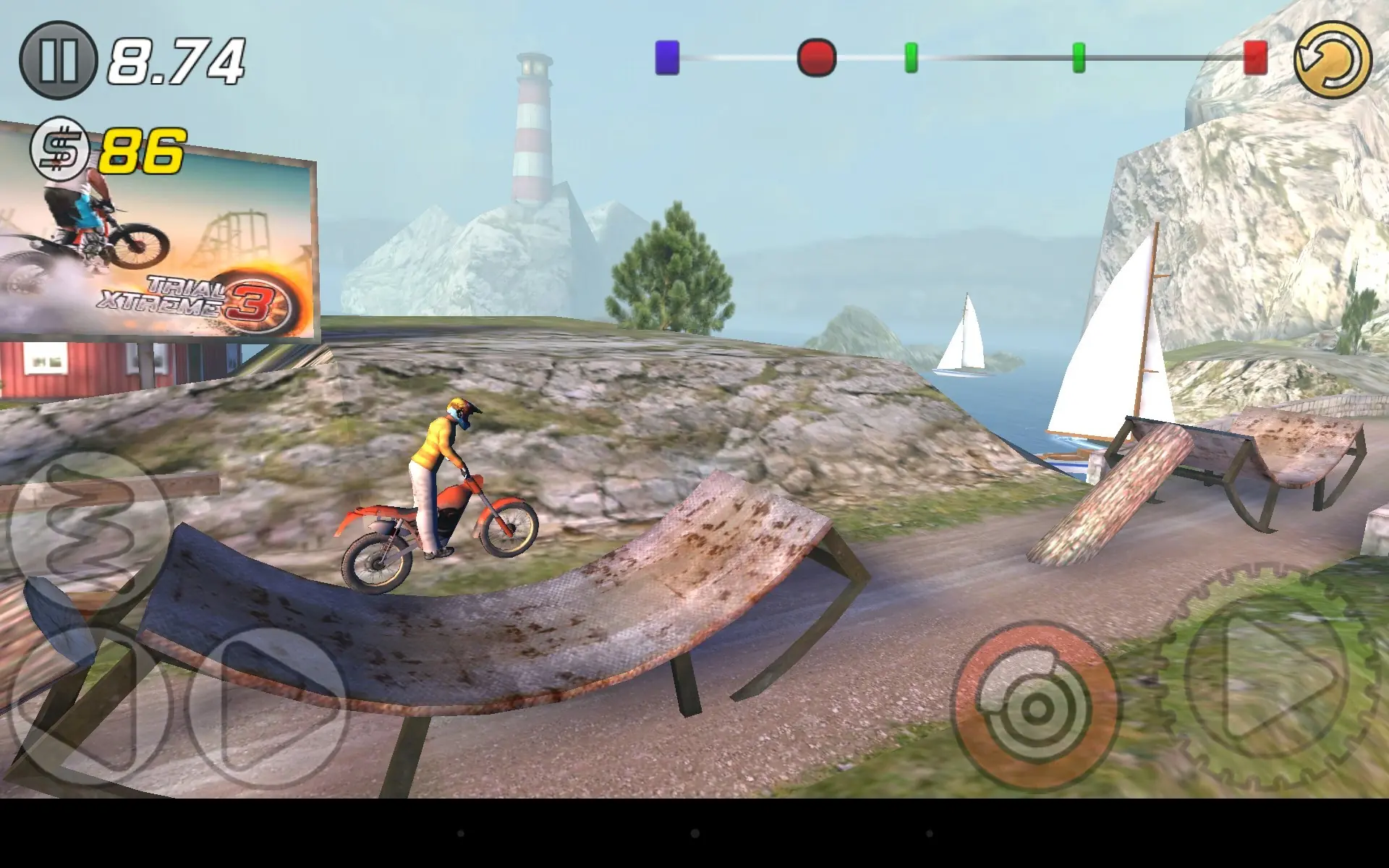Image resolution: width=1389 pixels, height=868 pixels.
Task: Lean the rider back with the left arrow
Action: click(87, 705)
